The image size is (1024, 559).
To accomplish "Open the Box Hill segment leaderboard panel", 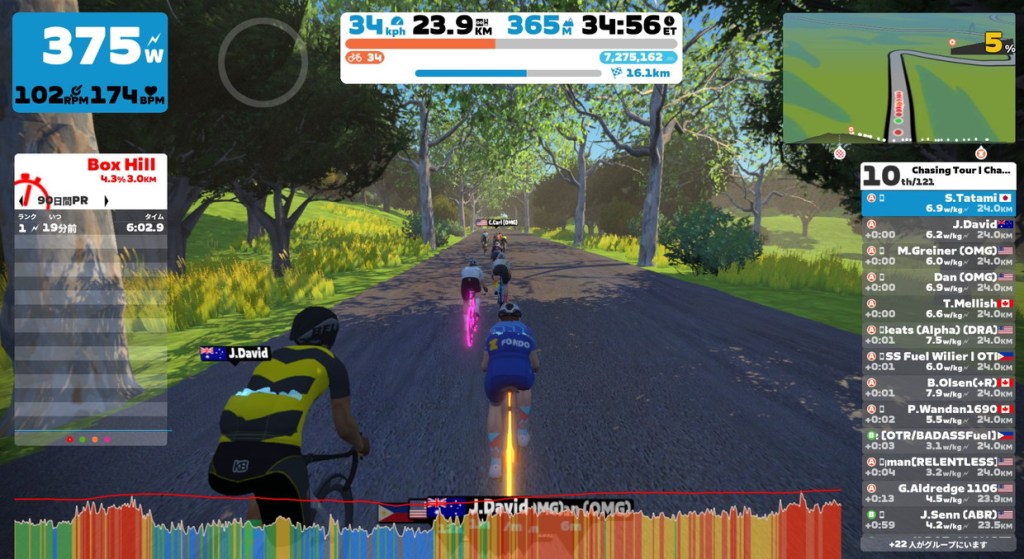I will pos(90,180).
